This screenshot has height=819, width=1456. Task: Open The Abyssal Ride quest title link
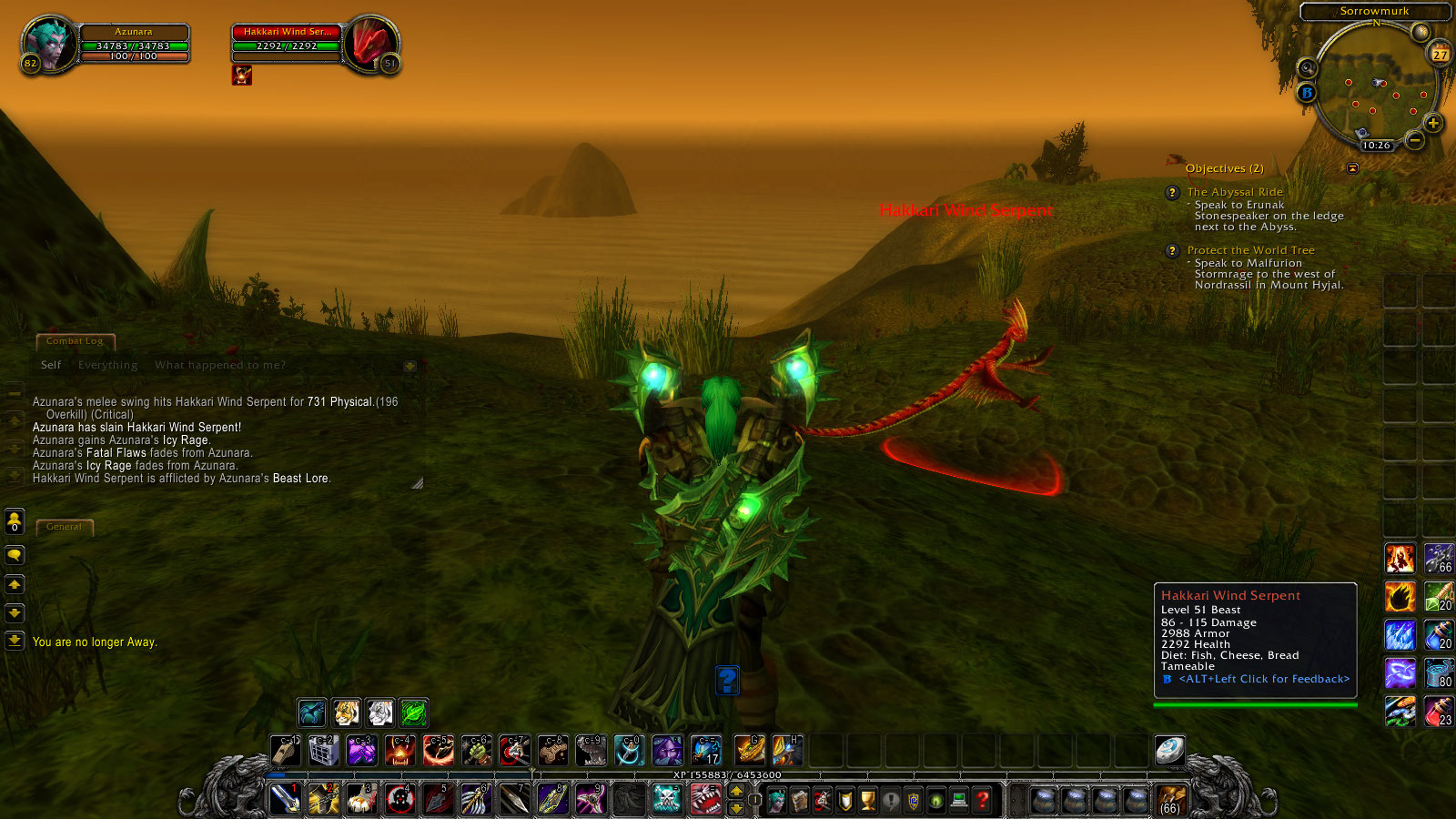(1234, 192)
